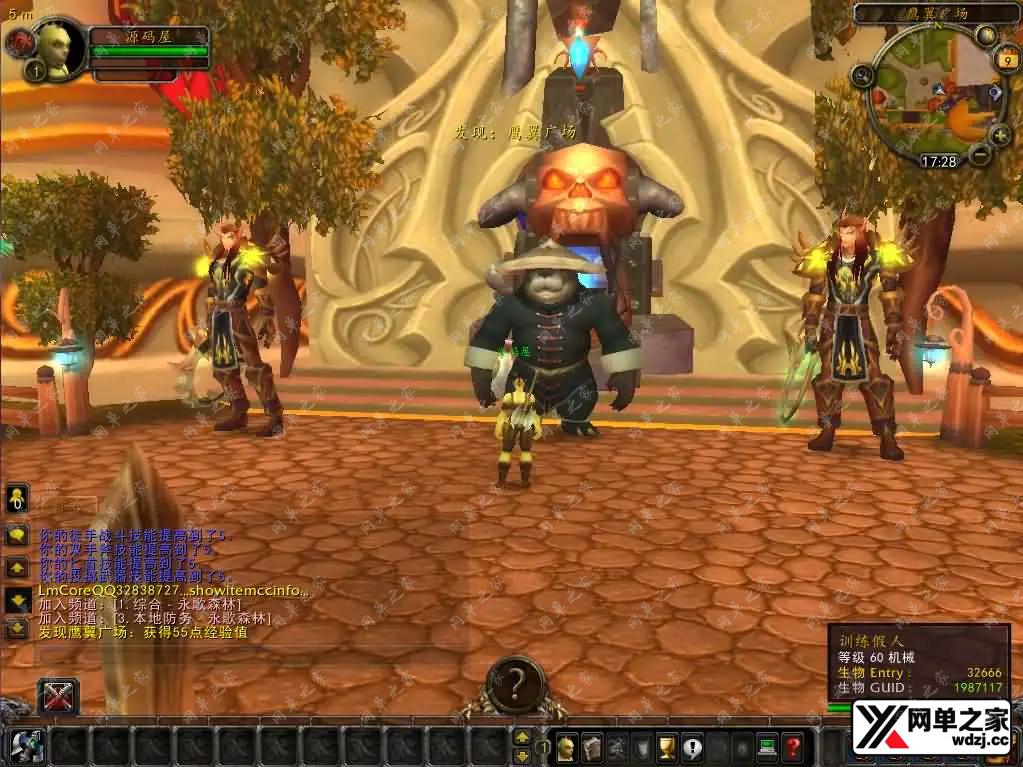Image resolution: width=1023 pixels, height=767 pixels.
Task: Open the round question mark button
Action: [514, 683]
